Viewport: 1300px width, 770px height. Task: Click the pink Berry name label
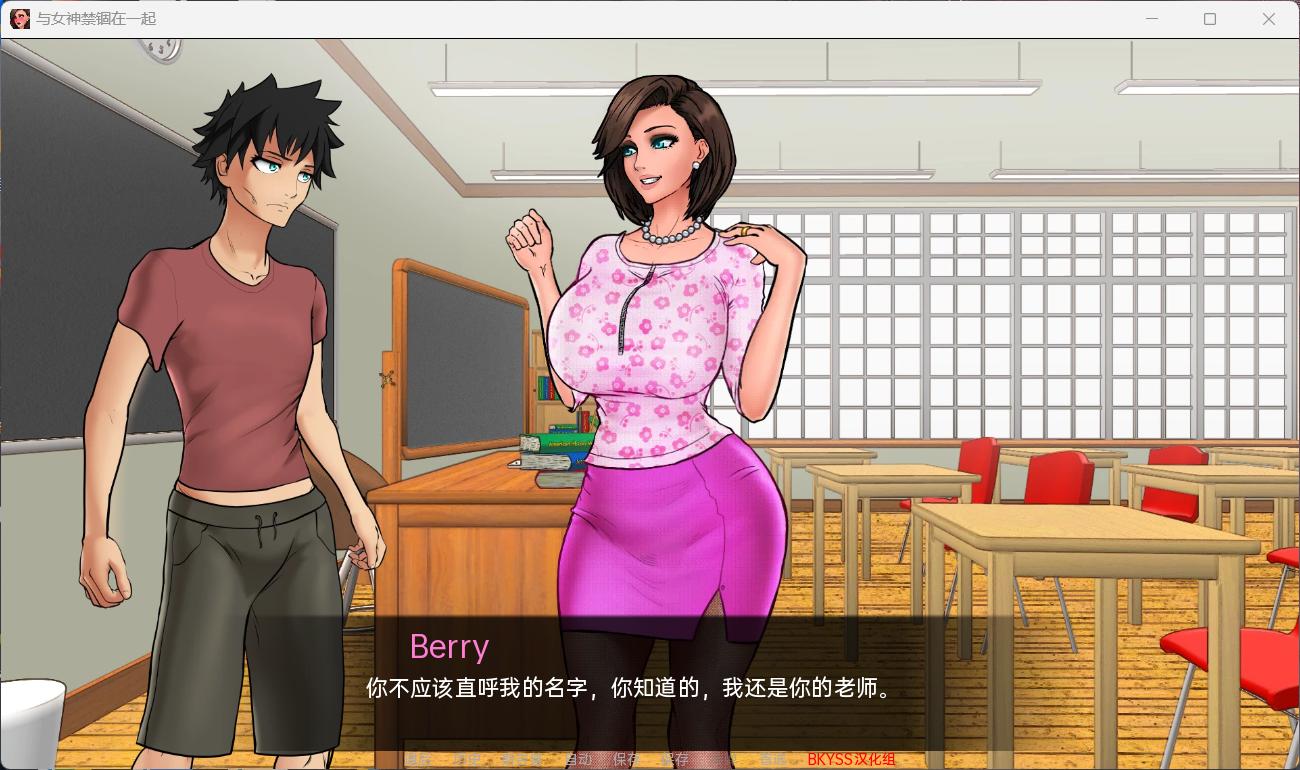coord(449,647)
